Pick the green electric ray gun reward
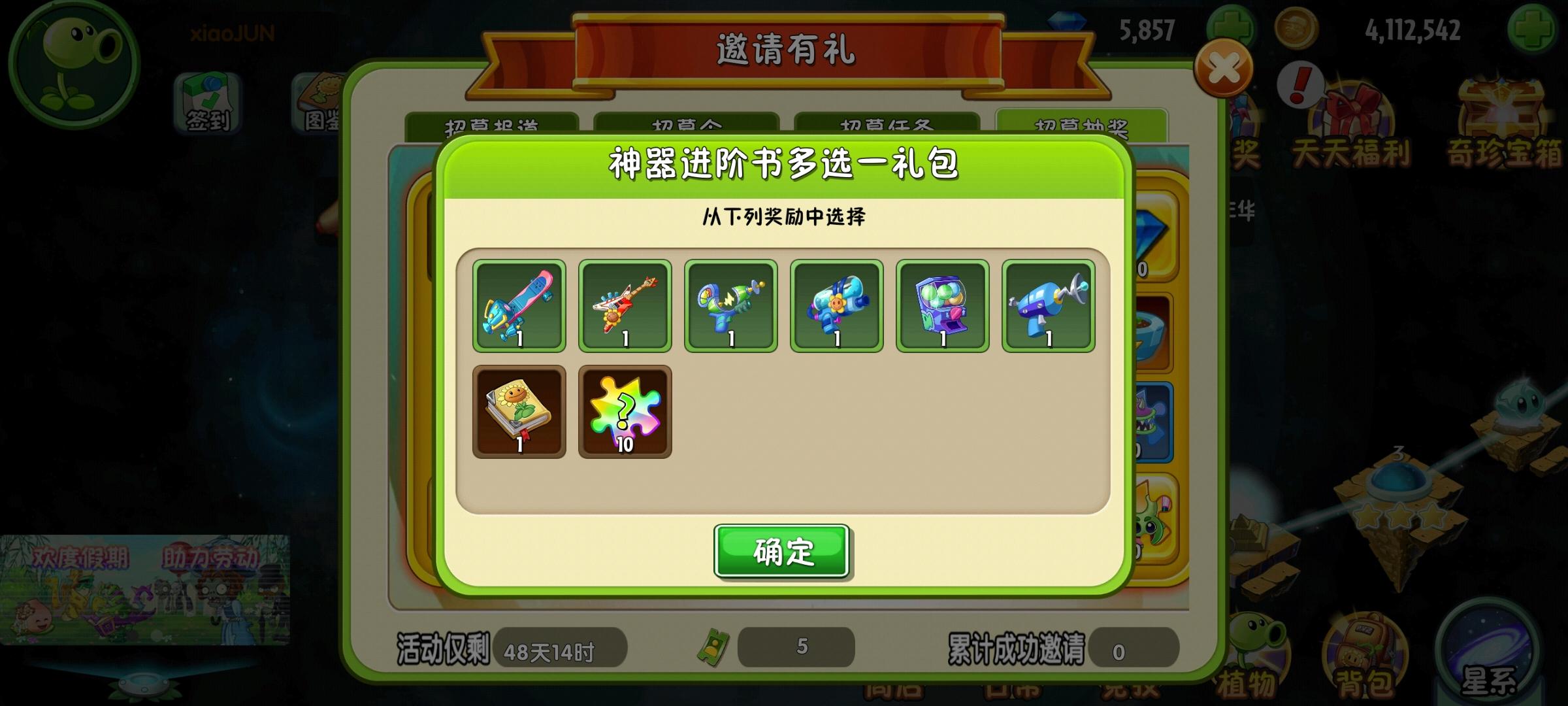 pos(731,306)
